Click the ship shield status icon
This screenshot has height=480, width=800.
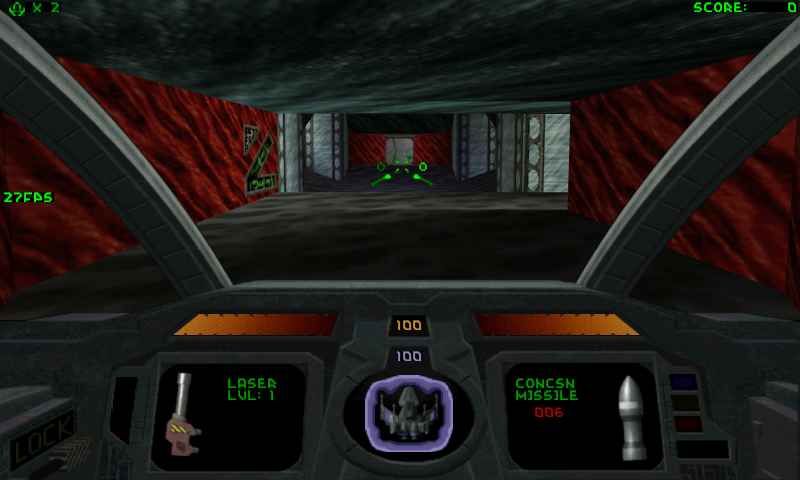click(x=408, y=411)
